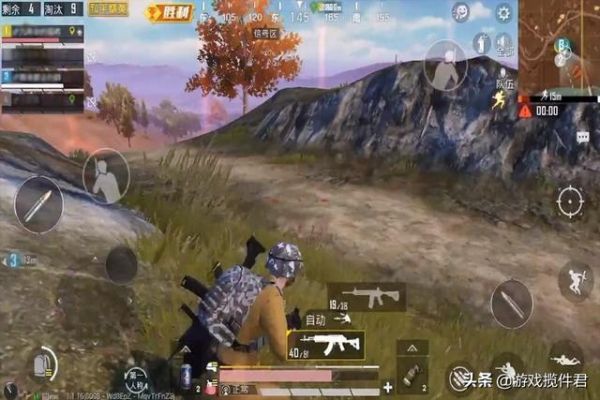
Task: Fire using the right bullet button
Action: [x=510, y=302]
